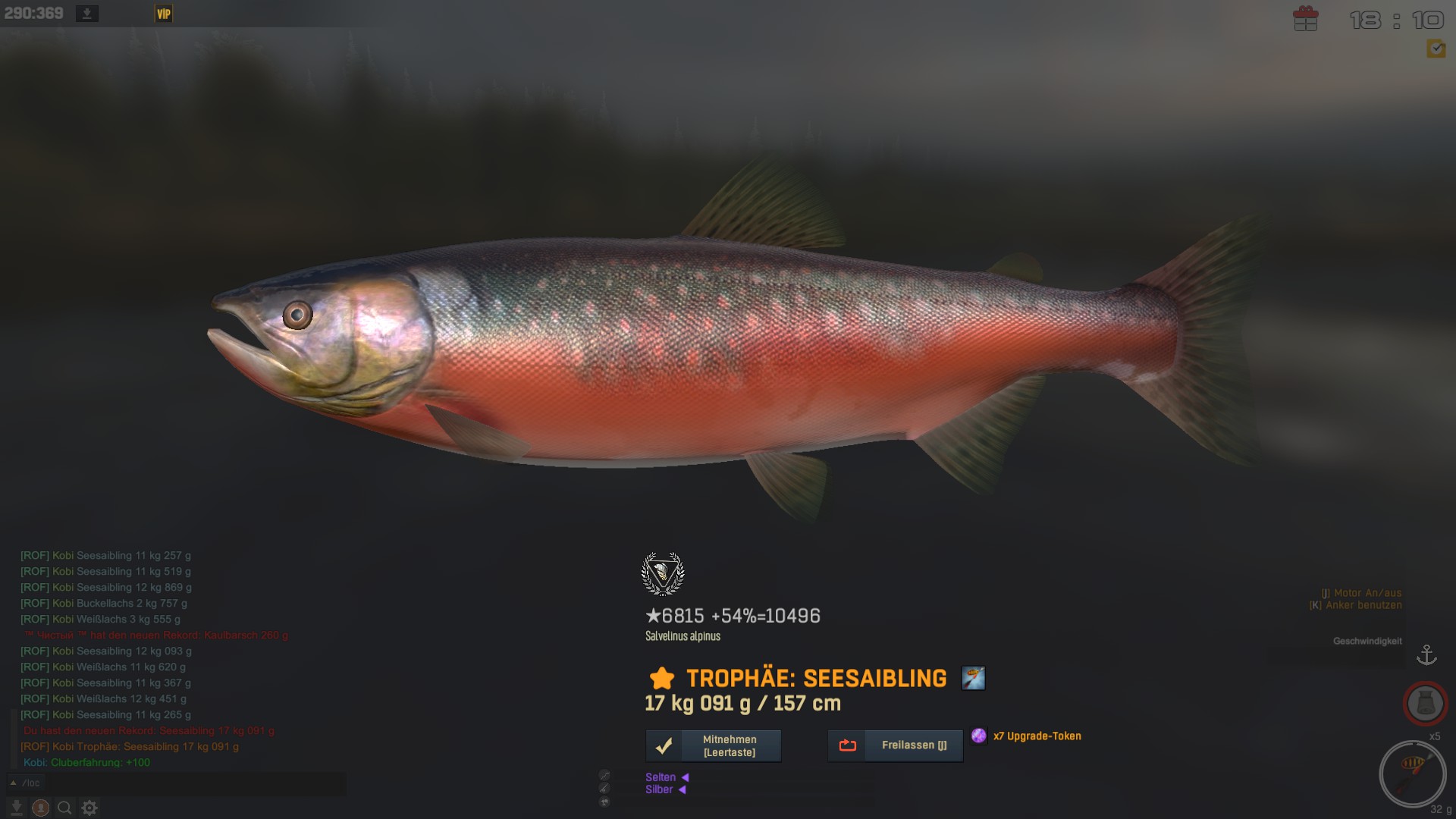Click the yellow checkmark task icon

1436,49
